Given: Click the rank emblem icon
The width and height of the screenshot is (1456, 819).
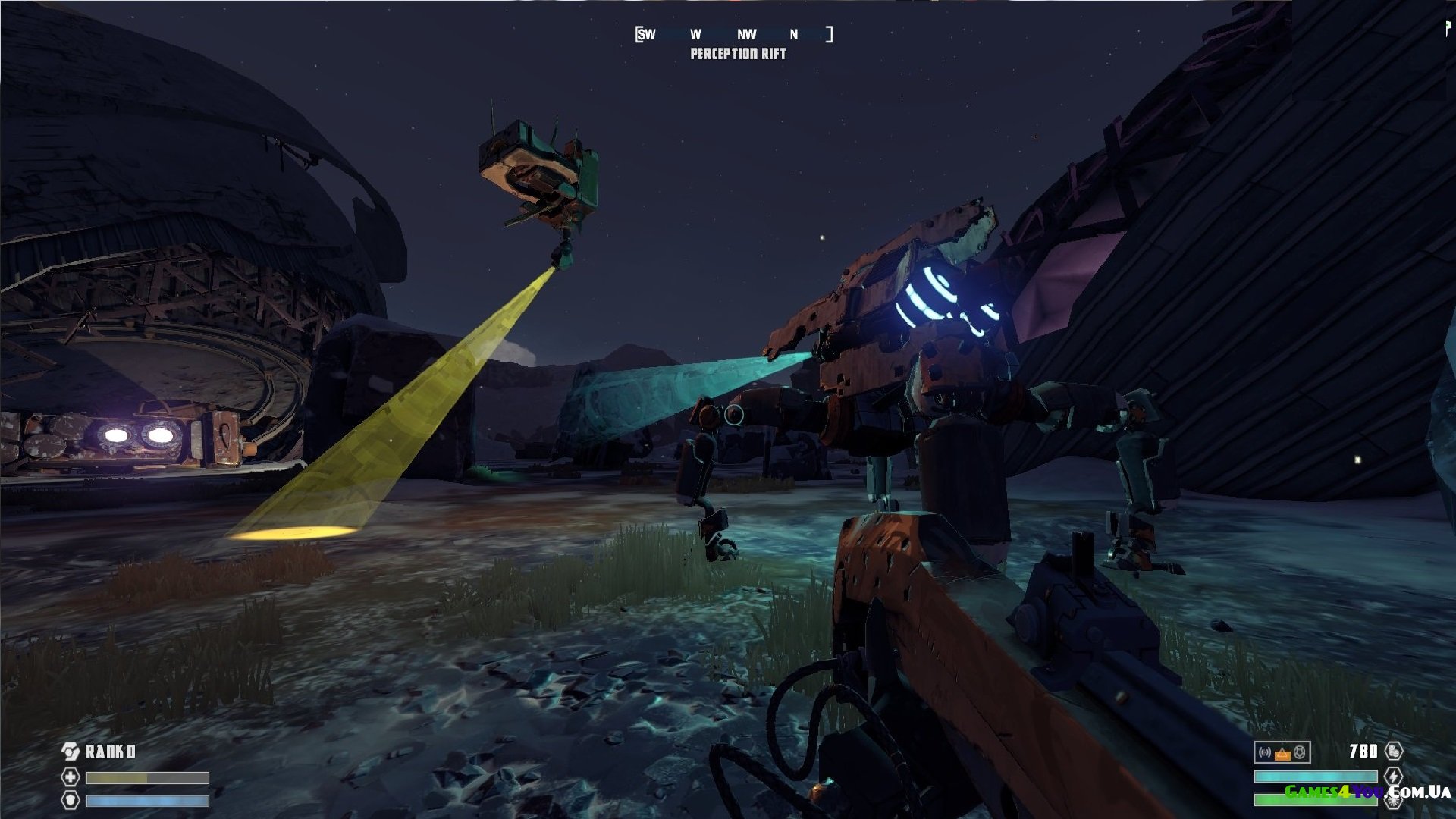Looking at the screenshot, I should click(70, 752).
